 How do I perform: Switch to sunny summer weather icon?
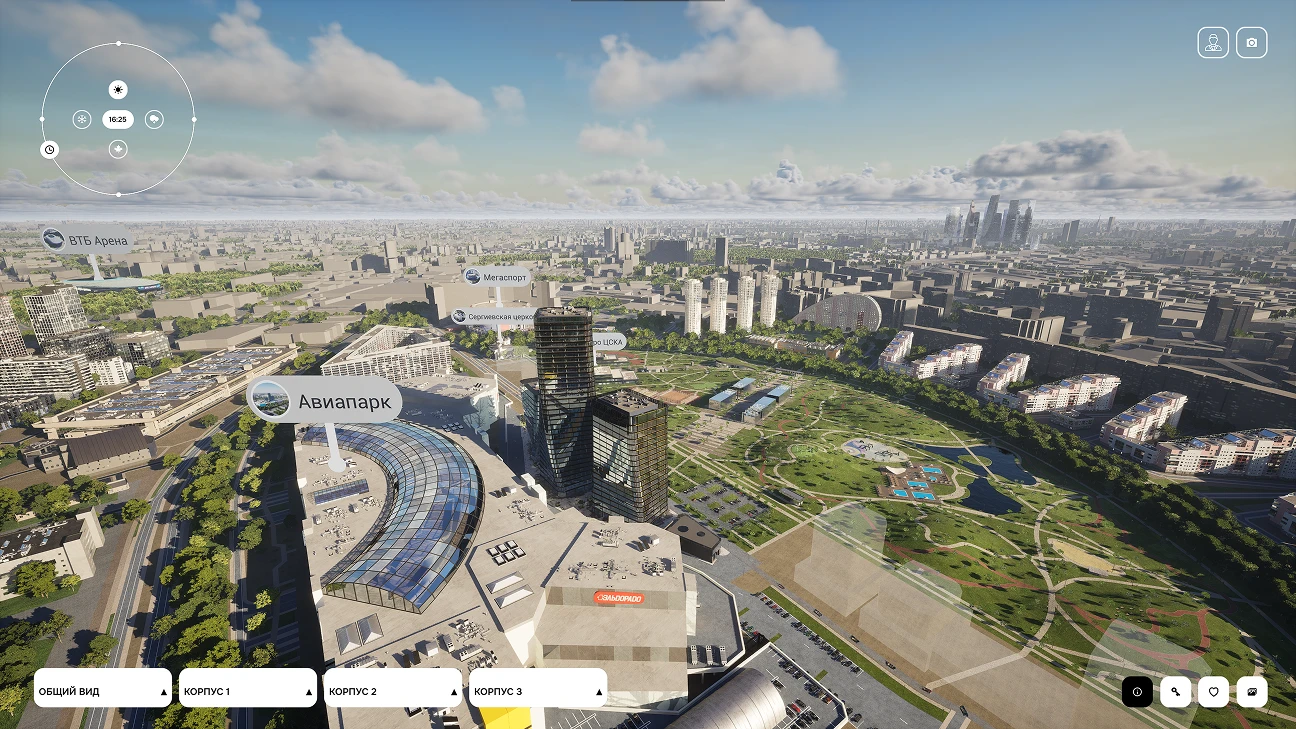tap(118, 90)
